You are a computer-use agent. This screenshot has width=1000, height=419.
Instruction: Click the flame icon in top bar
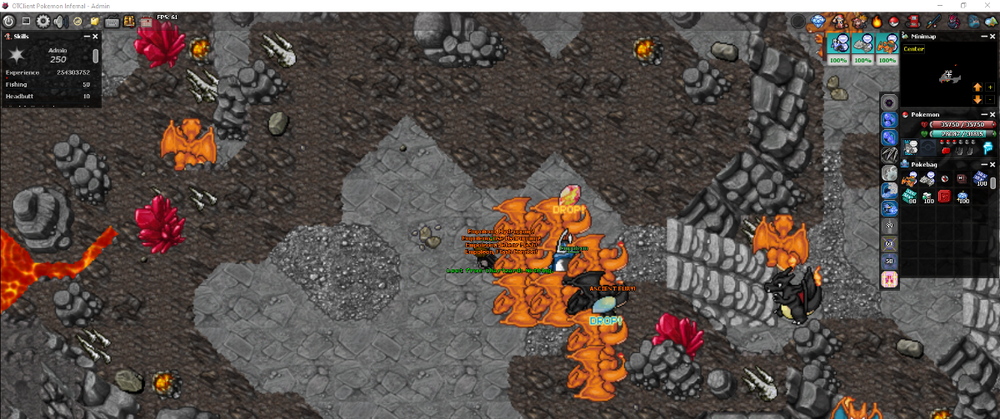tap(875, 21)
